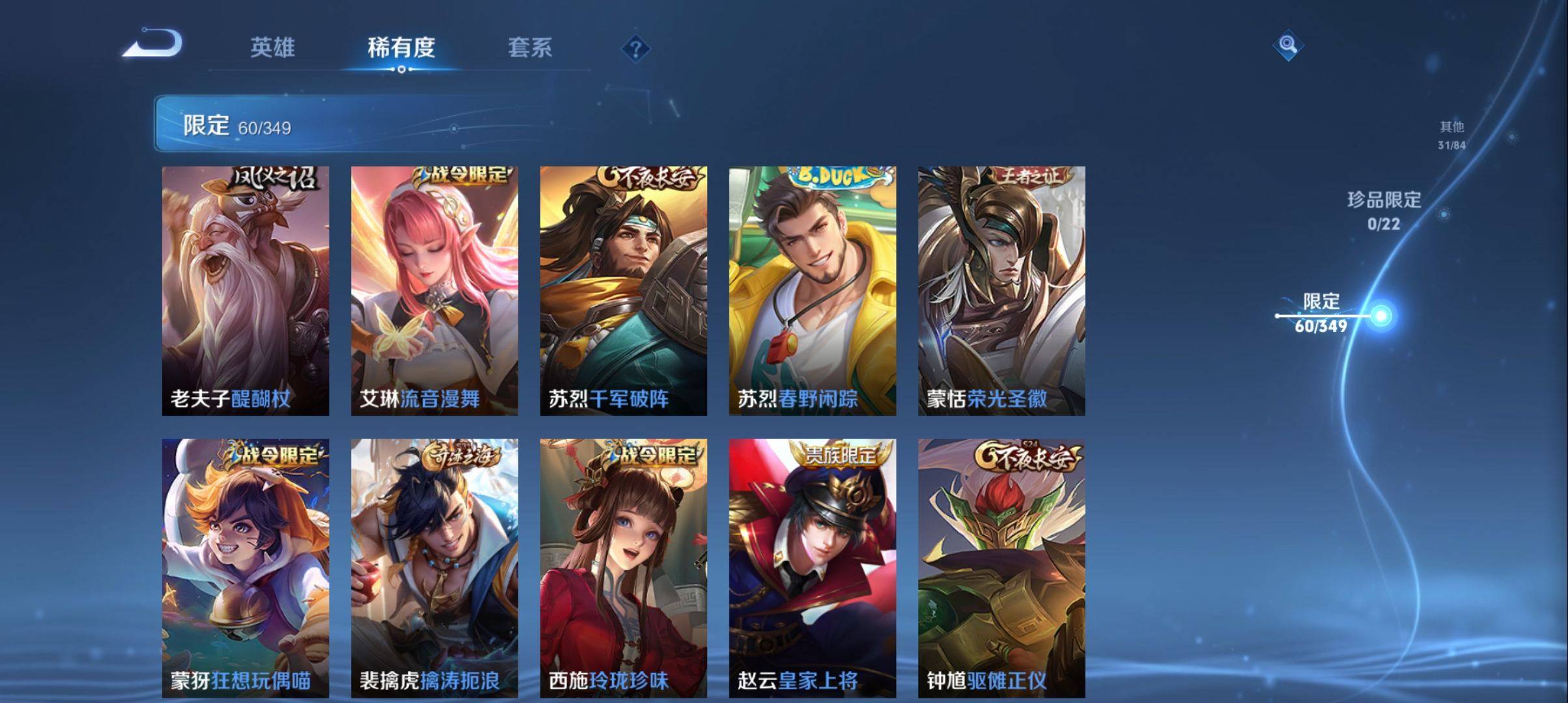
Task: Open the 裴擒虎 擒涛扼浪 skin card
Action: tap(434, 567)
